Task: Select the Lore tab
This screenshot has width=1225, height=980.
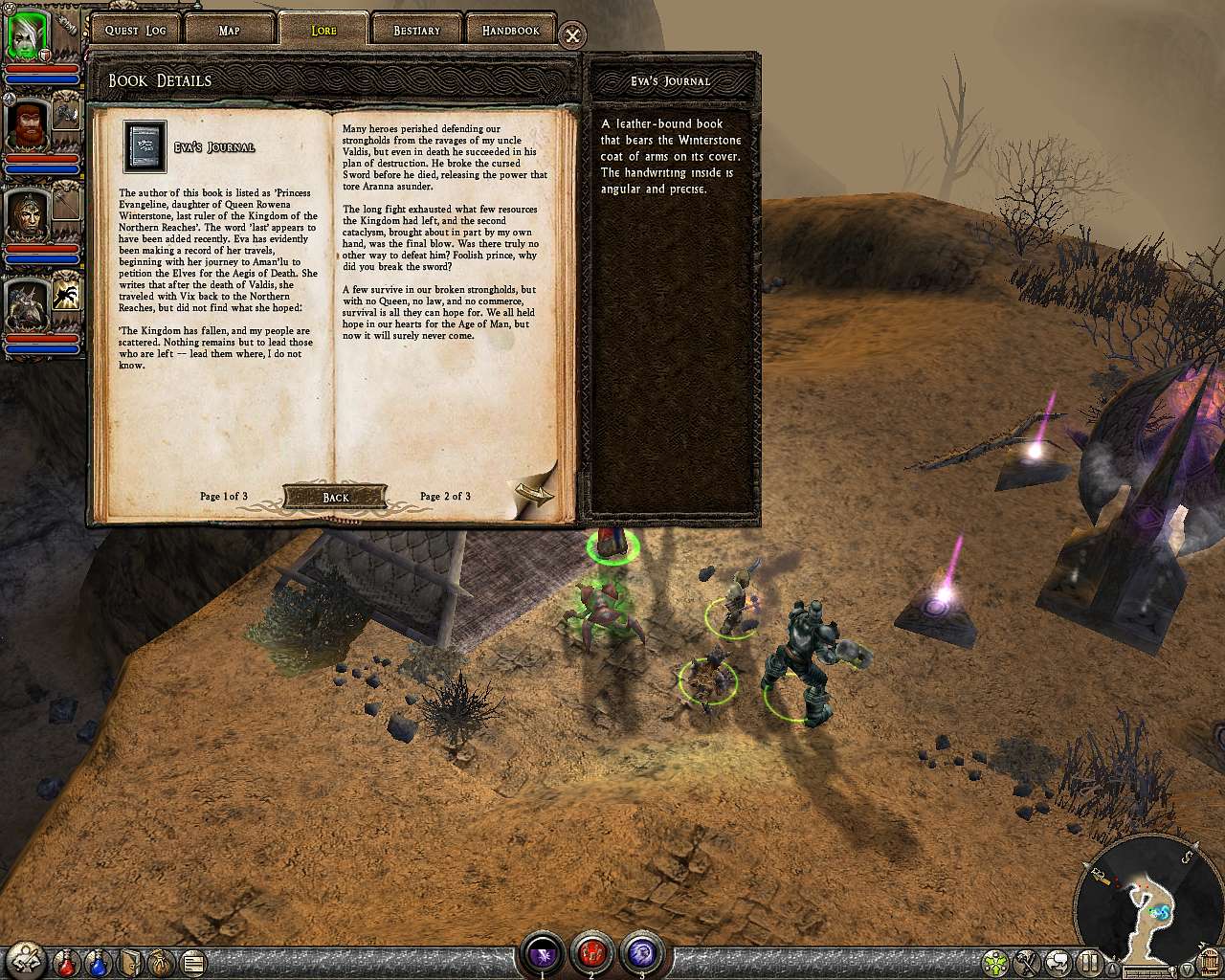Action: click(323, 31)
